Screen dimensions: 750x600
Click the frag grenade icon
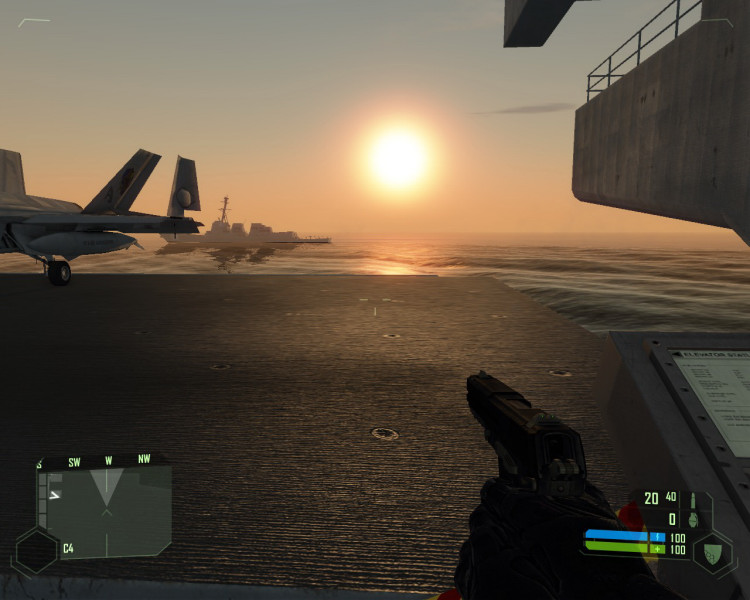point(692,519)
